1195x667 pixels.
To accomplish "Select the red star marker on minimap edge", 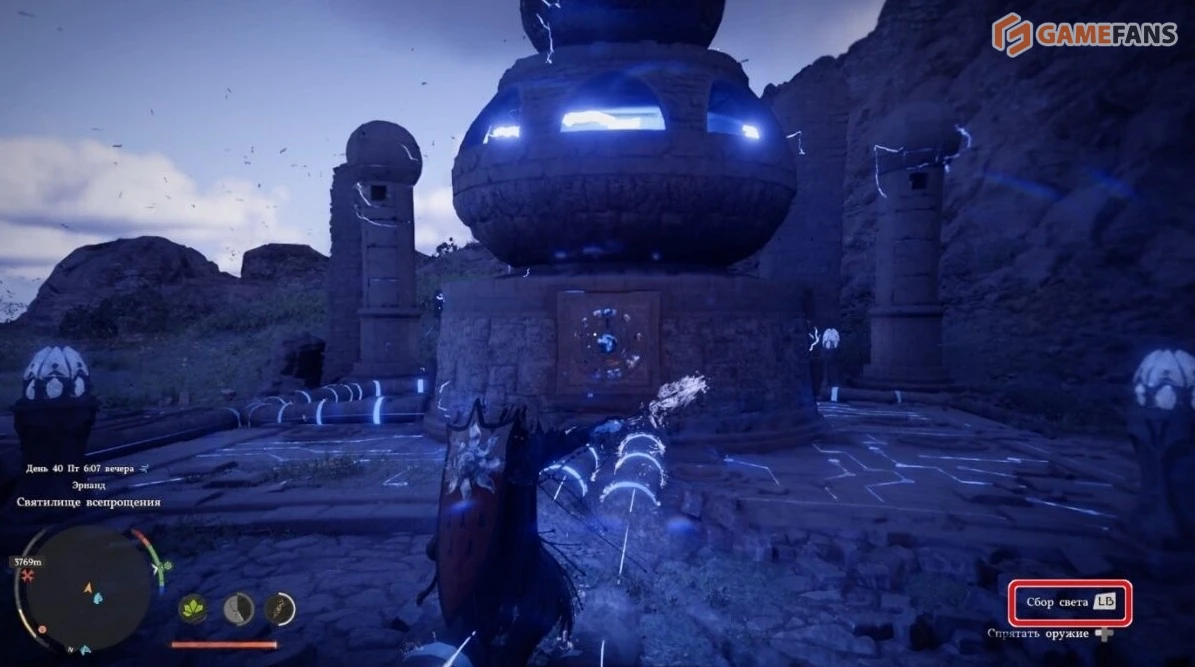I will 28,577.
